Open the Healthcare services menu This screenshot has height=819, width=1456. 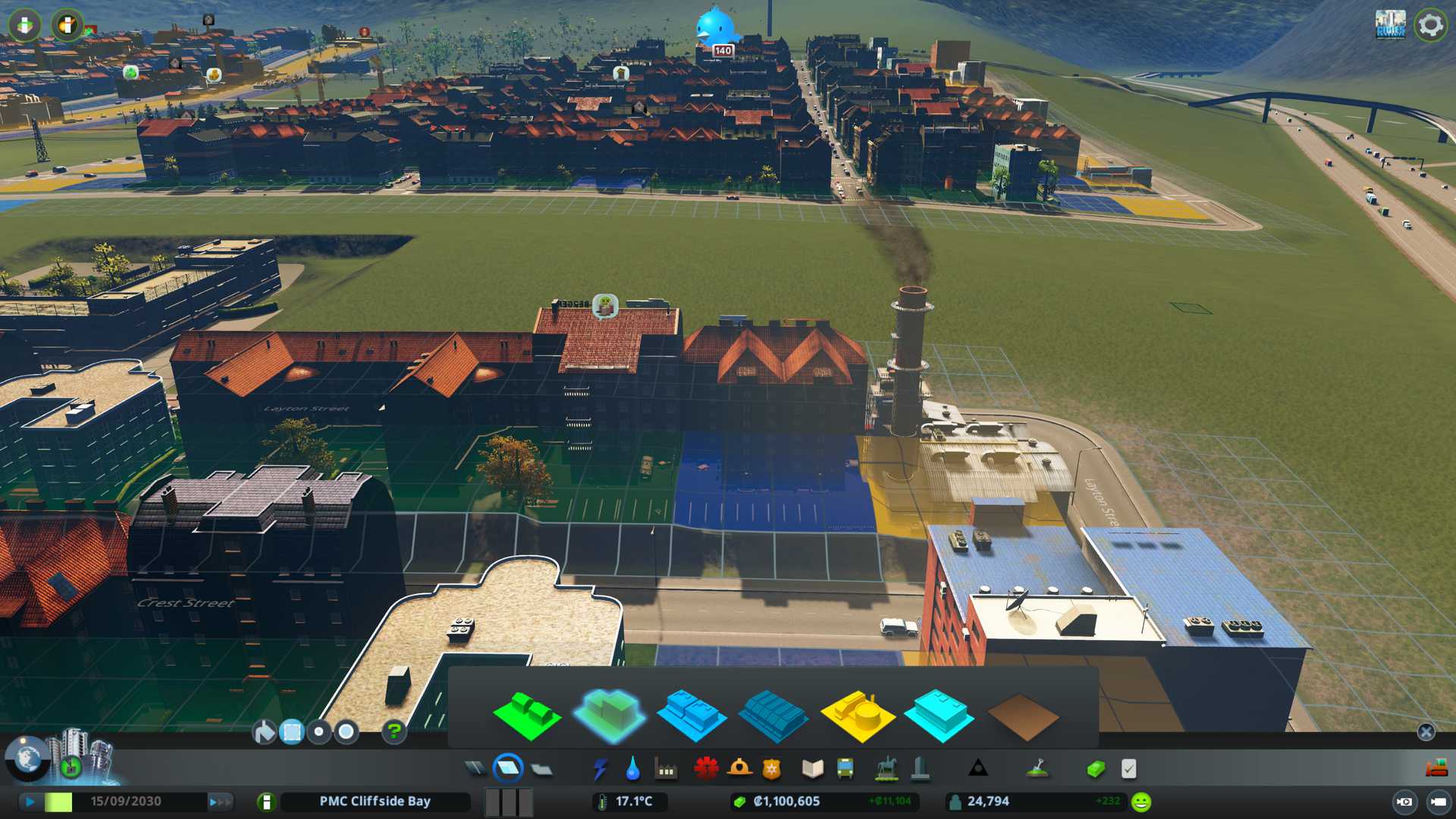[x=706, y=769]
